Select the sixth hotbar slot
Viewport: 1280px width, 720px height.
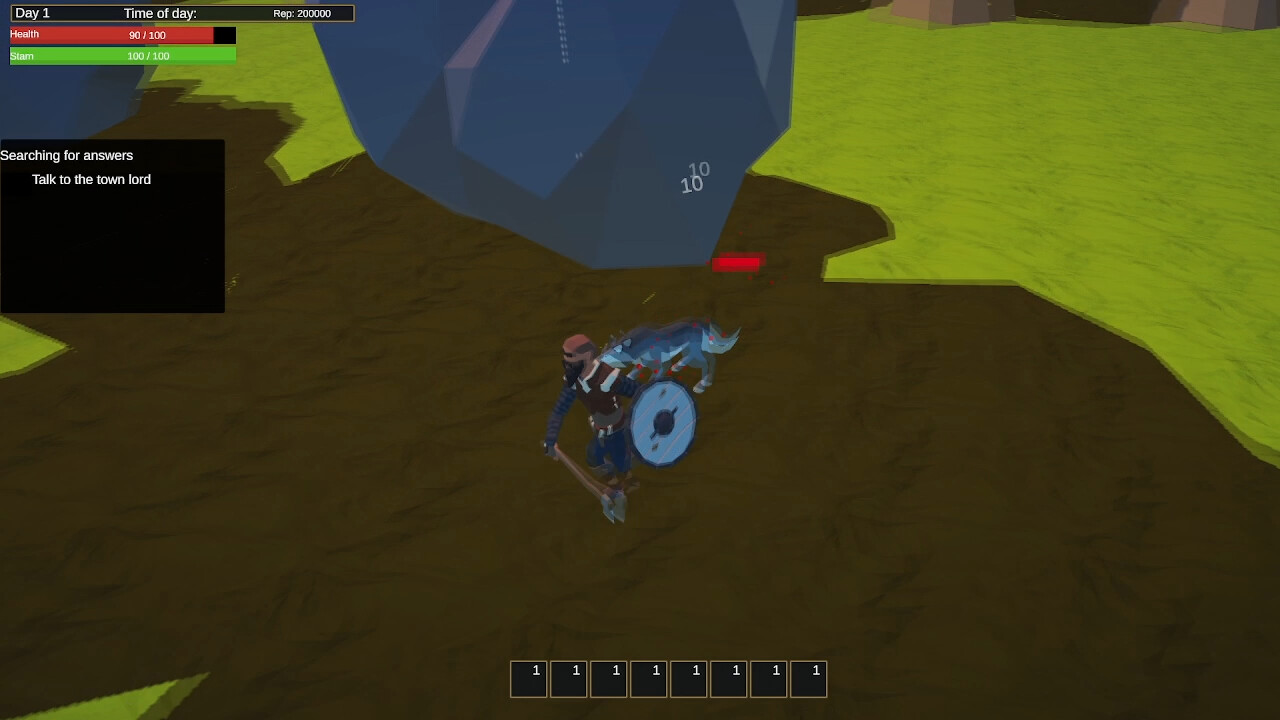pos(728,678)
